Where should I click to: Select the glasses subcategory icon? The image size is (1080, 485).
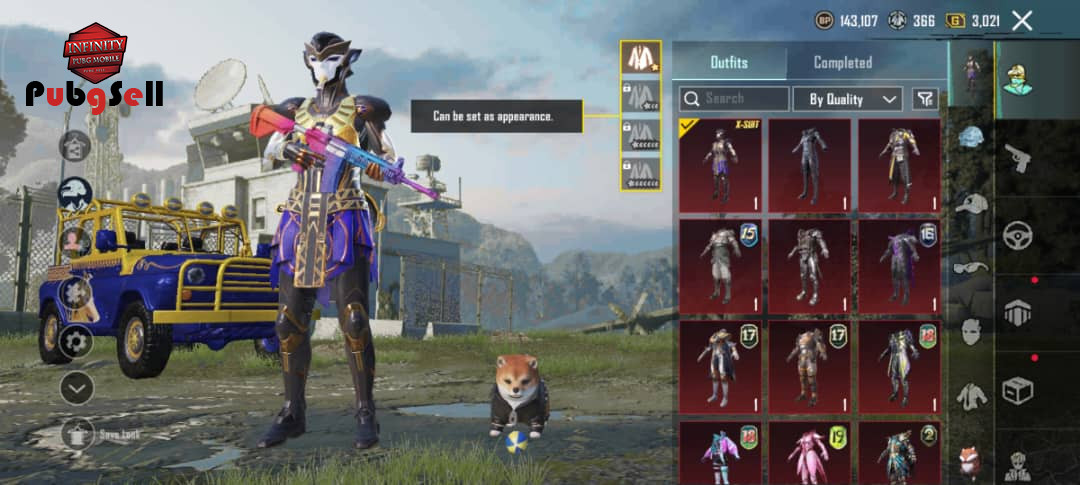click(971, 267)
